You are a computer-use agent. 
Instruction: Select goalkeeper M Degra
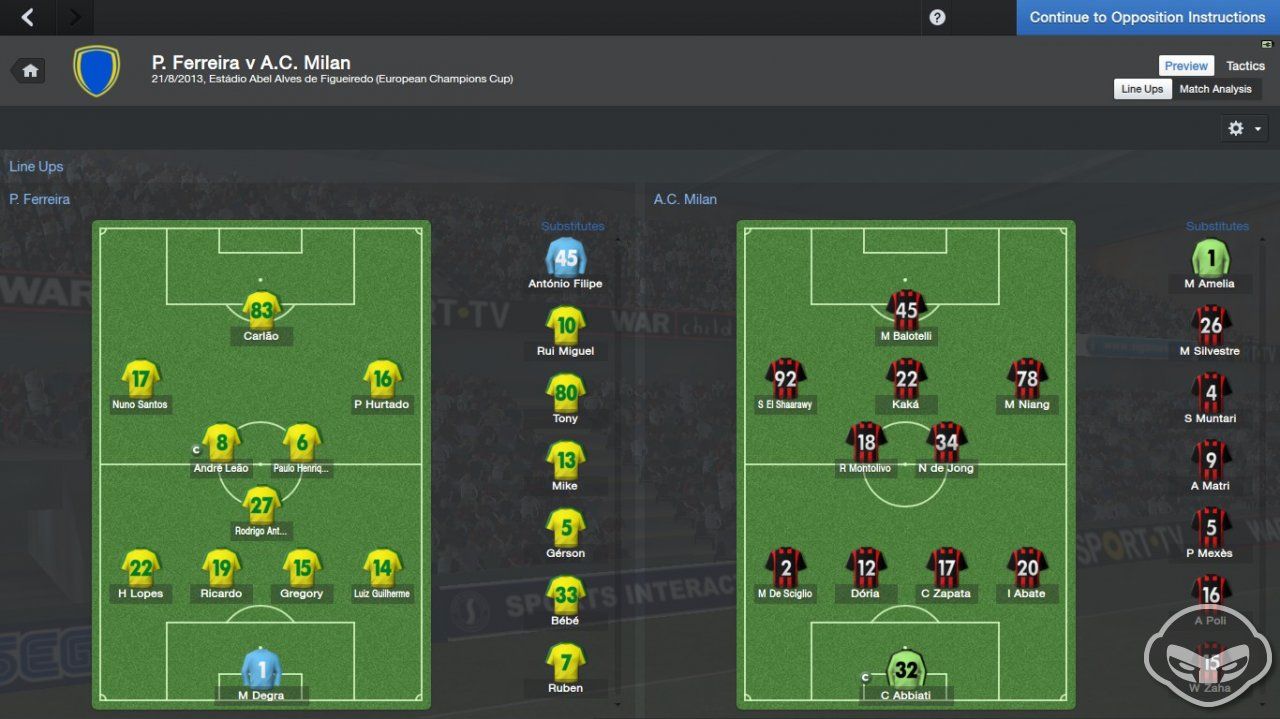[261, 670]
